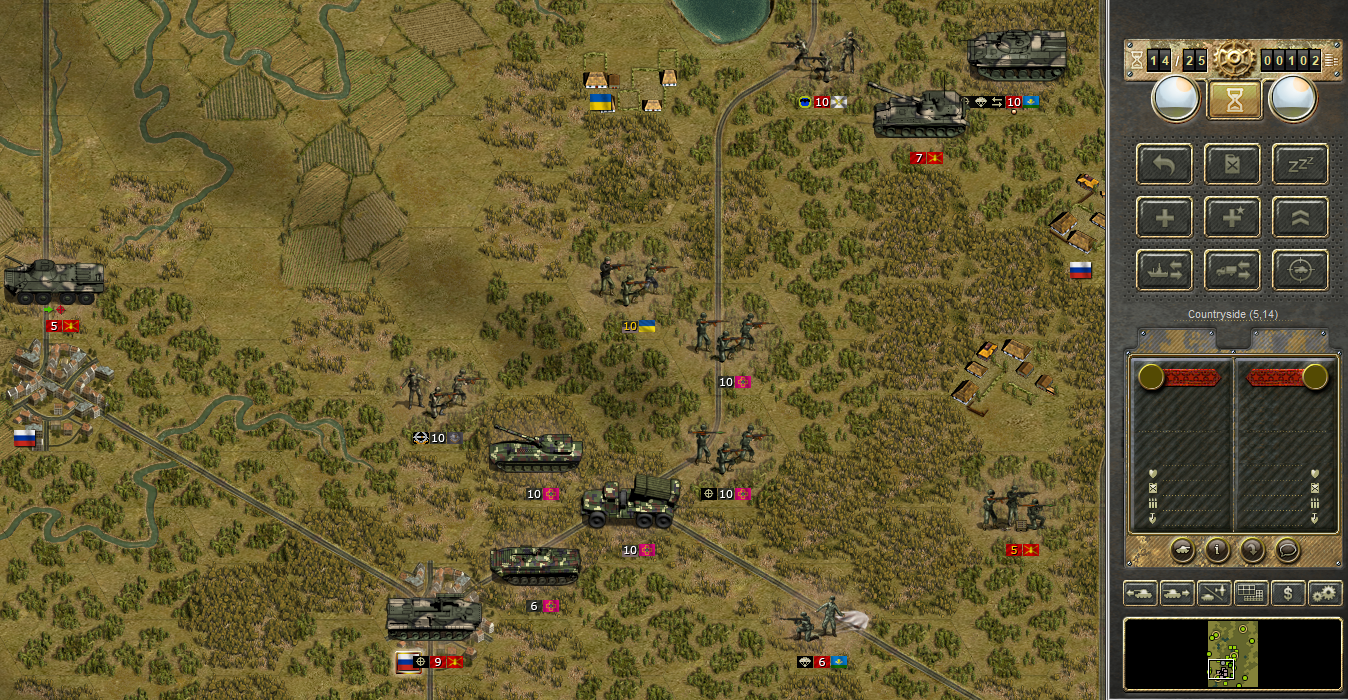The height and width of the screenshot is (700, 1348).
Task: Click the round tank icon button
Action: (1182, 549)
